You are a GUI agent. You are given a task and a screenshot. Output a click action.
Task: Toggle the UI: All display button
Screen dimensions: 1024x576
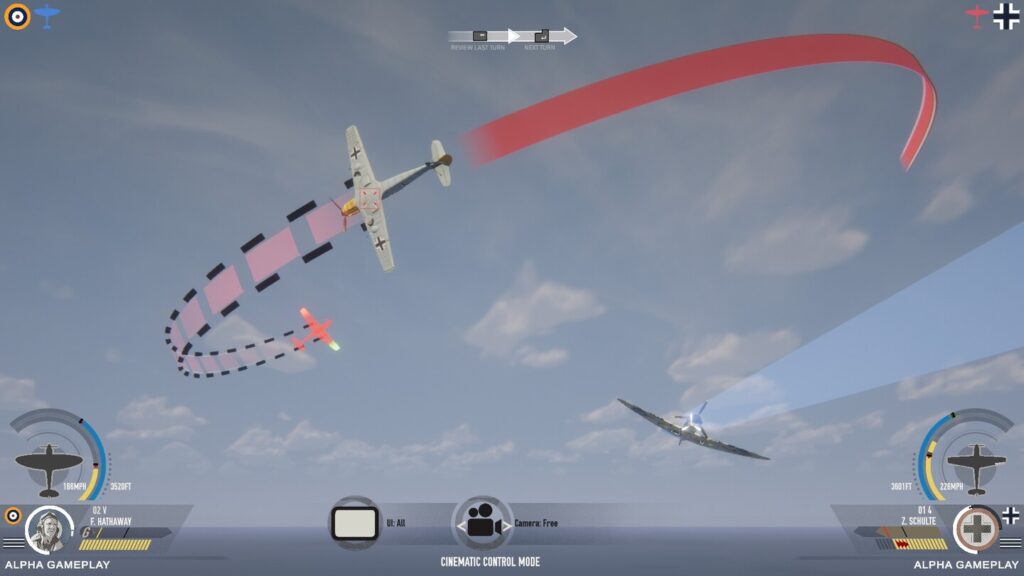point(354,522)
